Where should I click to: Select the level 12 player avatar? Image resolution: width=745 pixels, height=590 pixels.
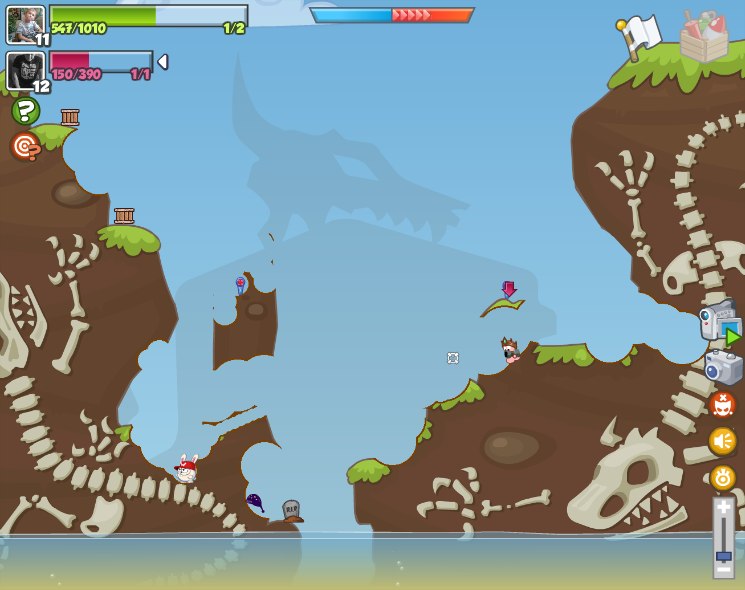coord(25,71)
